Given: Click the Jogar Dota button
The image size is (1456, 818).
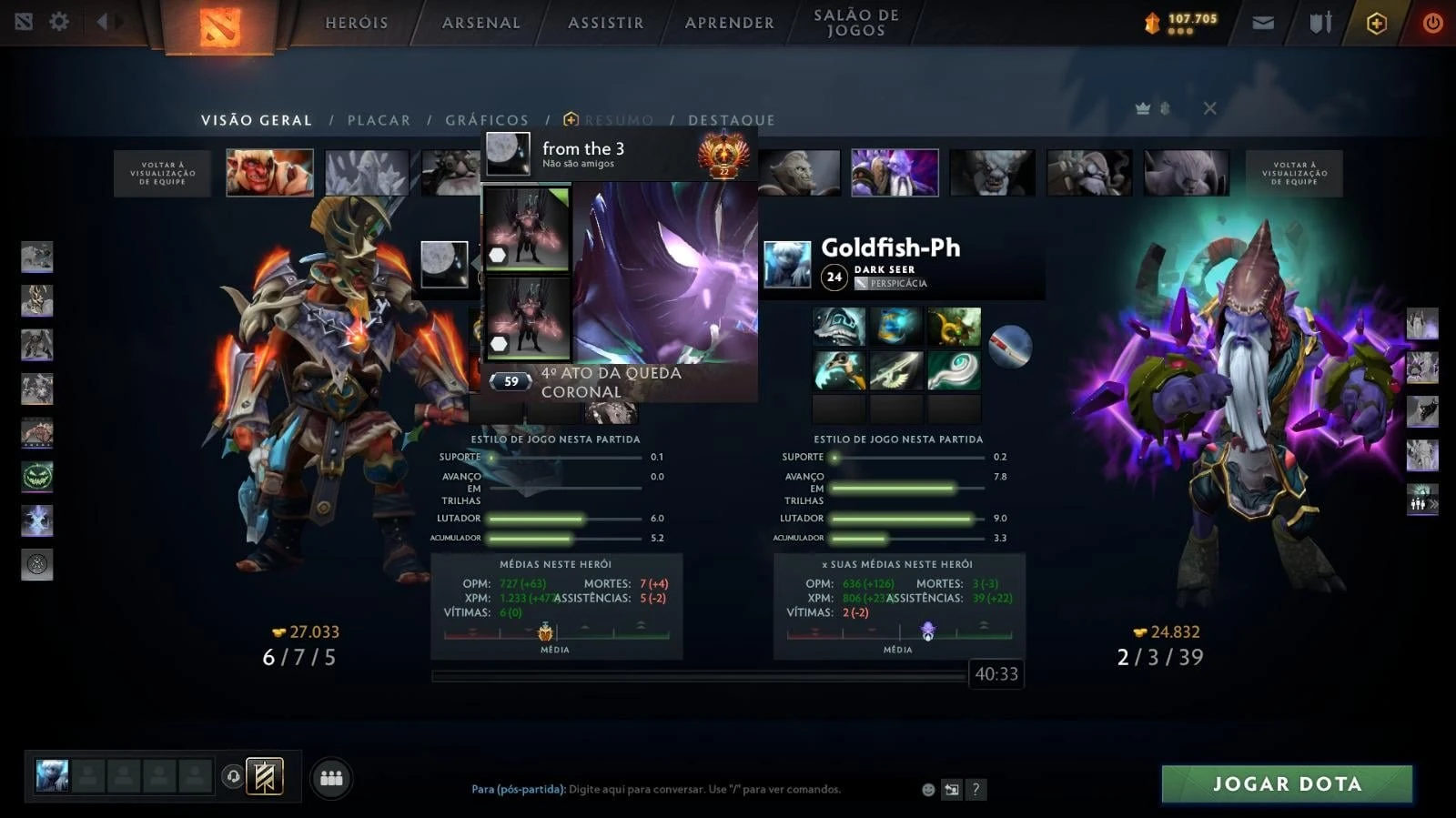Looking at the screenshot, I should point(1287,783).
